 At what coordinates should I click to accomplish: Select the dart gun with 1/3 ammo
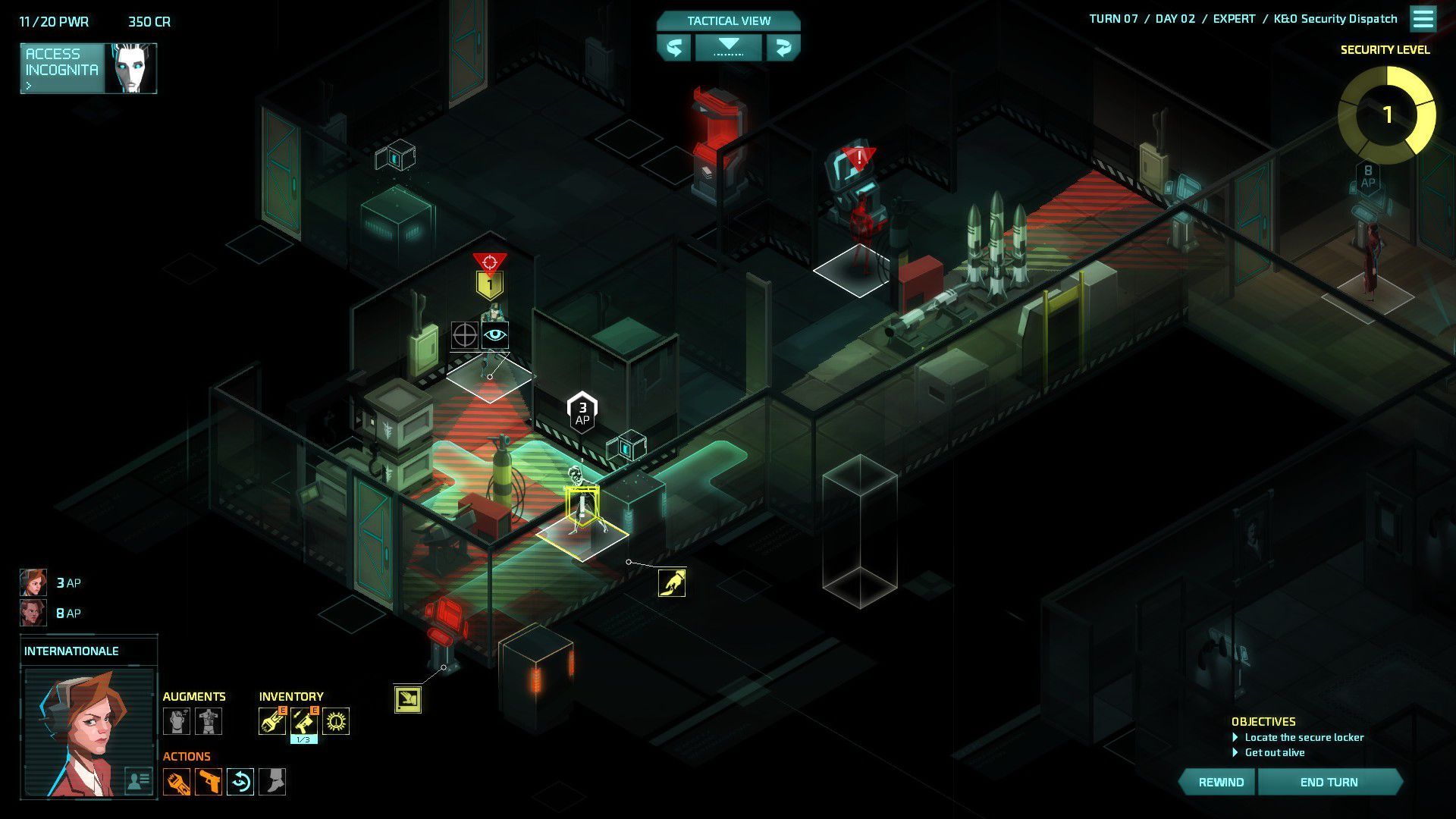303,721
